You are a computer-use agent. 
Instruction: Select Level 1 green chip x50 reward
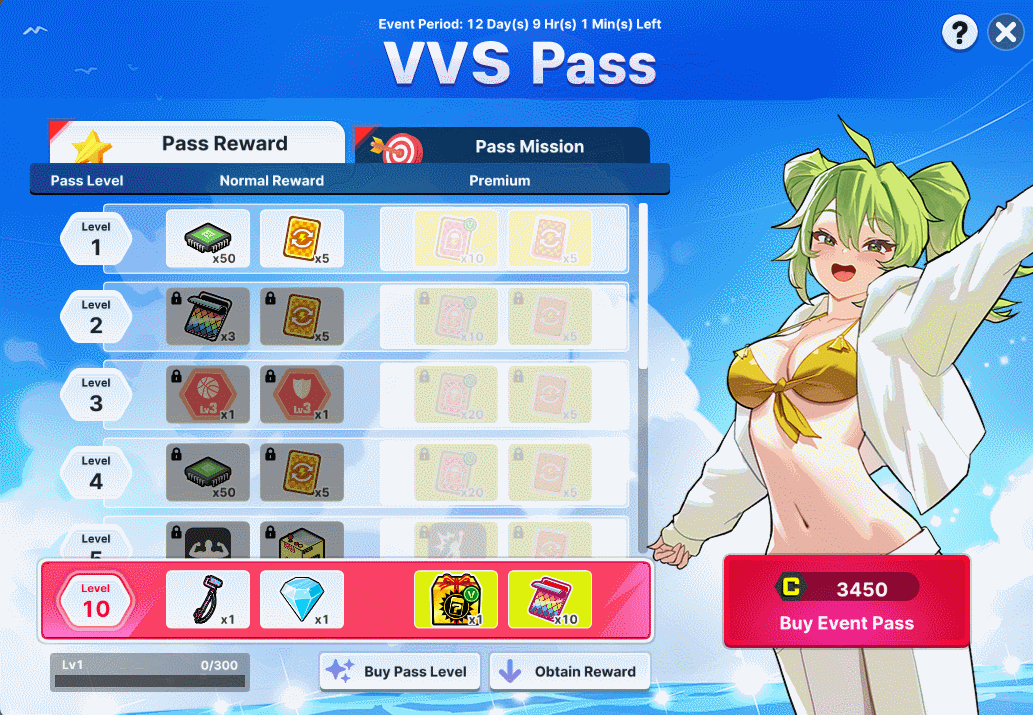coord(208,238)
